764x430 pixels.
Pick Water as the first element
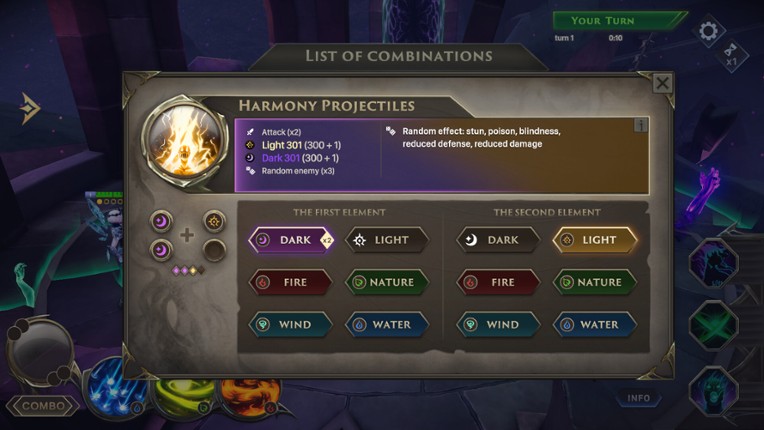click(x=387, y=324)
